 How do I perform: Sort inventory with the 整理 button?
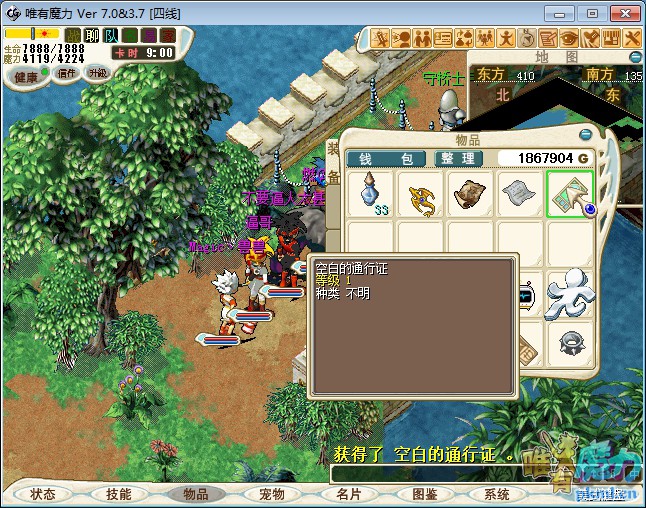click(x=458, y=158)
